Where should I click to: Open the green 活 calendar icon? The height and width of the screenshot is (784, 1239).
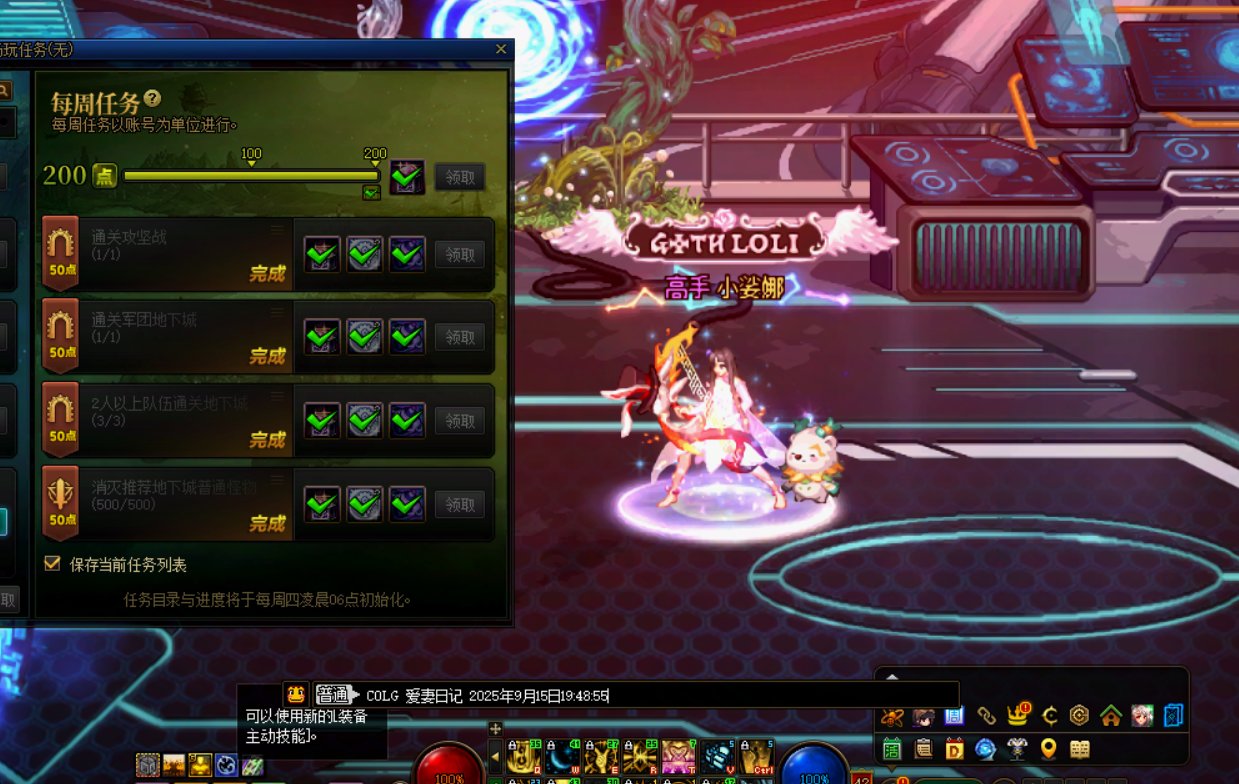click(892, 748)
